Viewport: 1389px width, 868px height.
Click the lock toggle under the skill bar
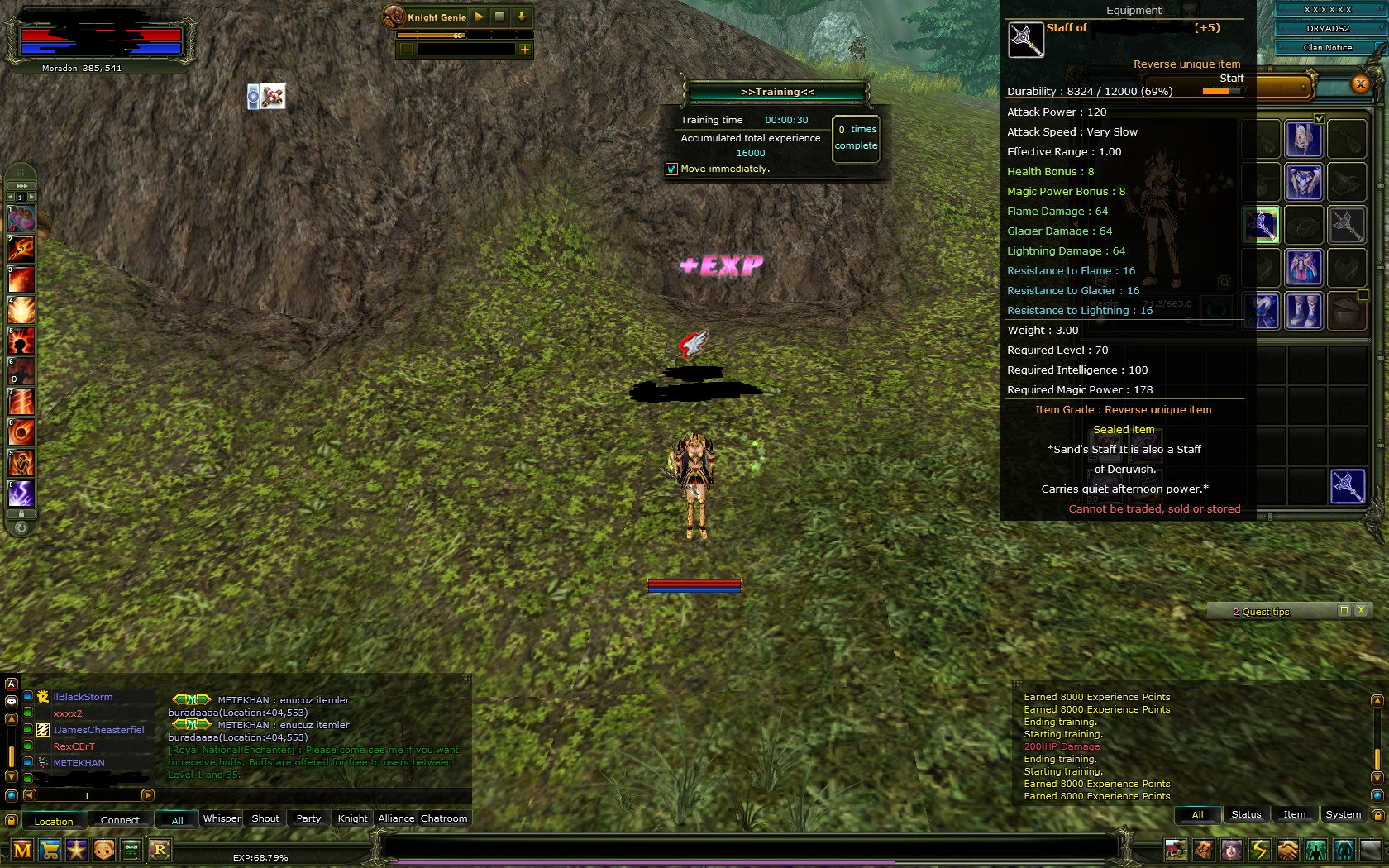[x=20, y=514]
